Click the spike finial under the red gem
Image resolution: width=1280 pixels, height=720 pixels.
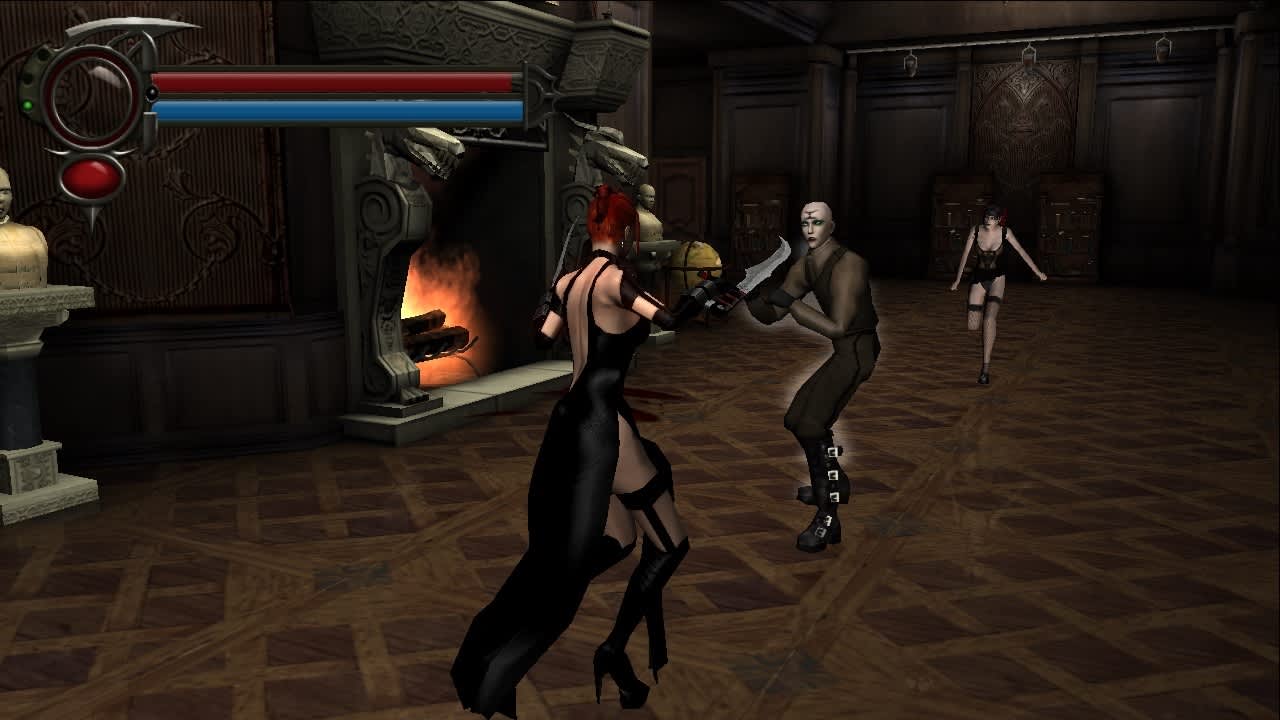[94, 214]
